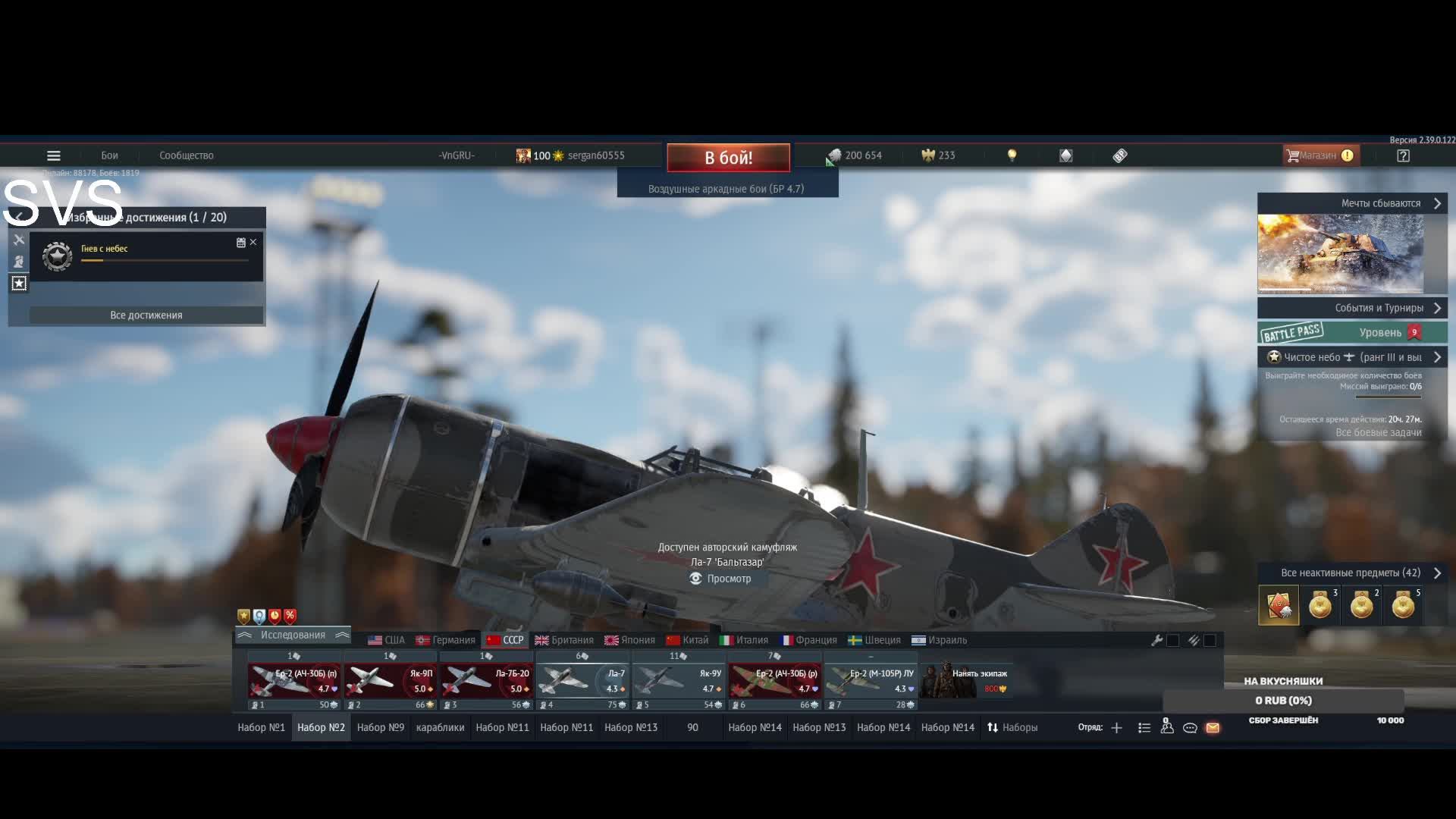Viewport: 1456px width, 819px height.
Task: Select the 'Воздушные аркадные бои' game mode
Action: [726, 189]
